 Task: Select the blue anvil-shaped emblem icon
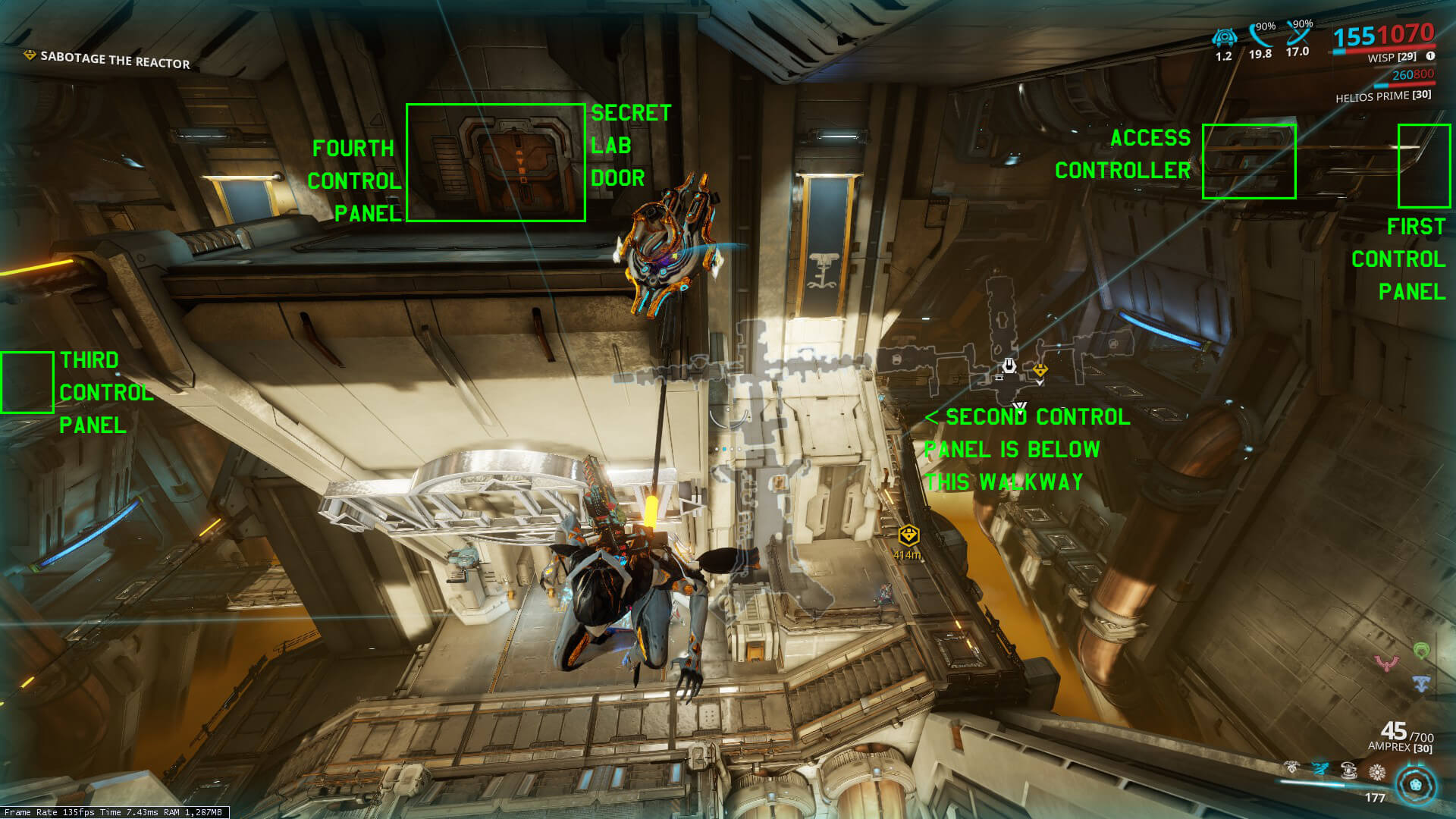pos(1421,682)
